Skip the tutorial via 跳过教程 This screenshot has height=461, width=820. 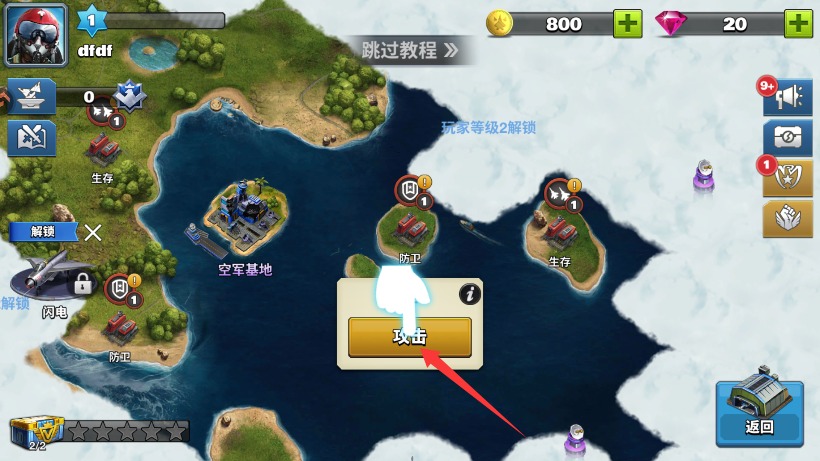pyautogui.click(x=409, y=49)
